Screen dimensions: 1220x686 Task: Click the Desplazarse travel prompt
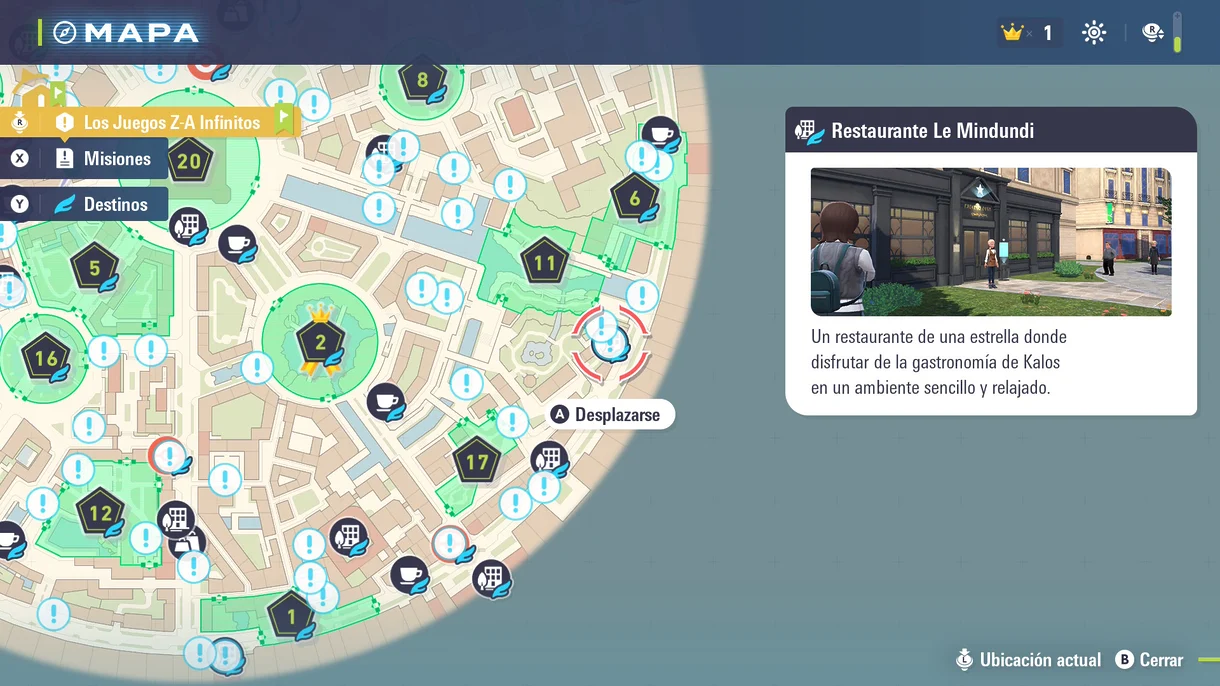tap(609, 415)
